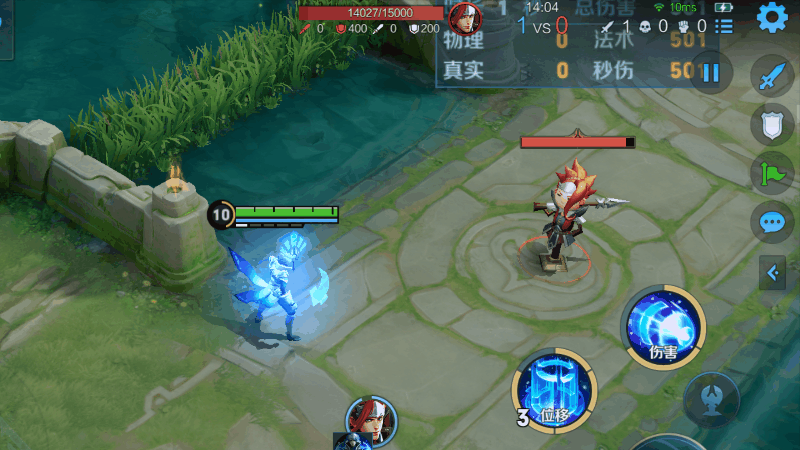800x450 pixels.
Task: Open the scoreboard list icon
Action: (x=724, y=26)
